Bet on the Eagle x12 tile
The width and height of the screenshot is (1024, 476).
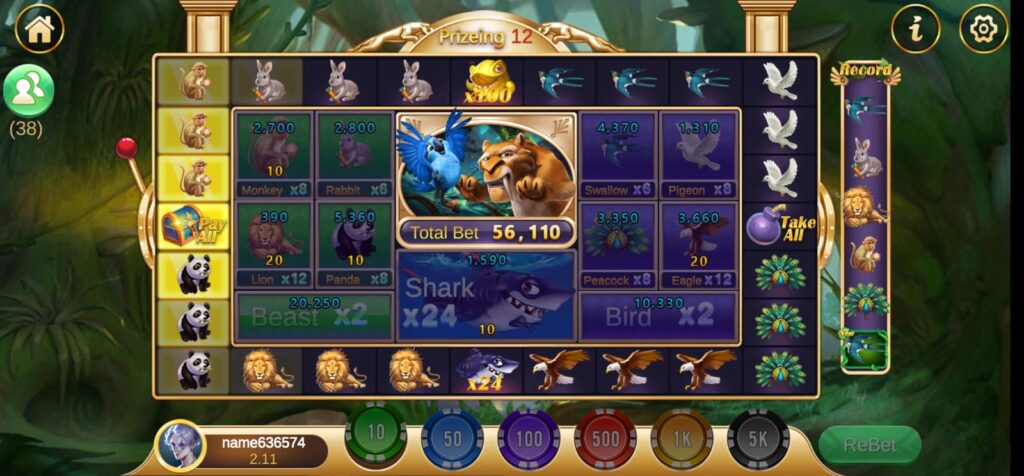point(698,245)
